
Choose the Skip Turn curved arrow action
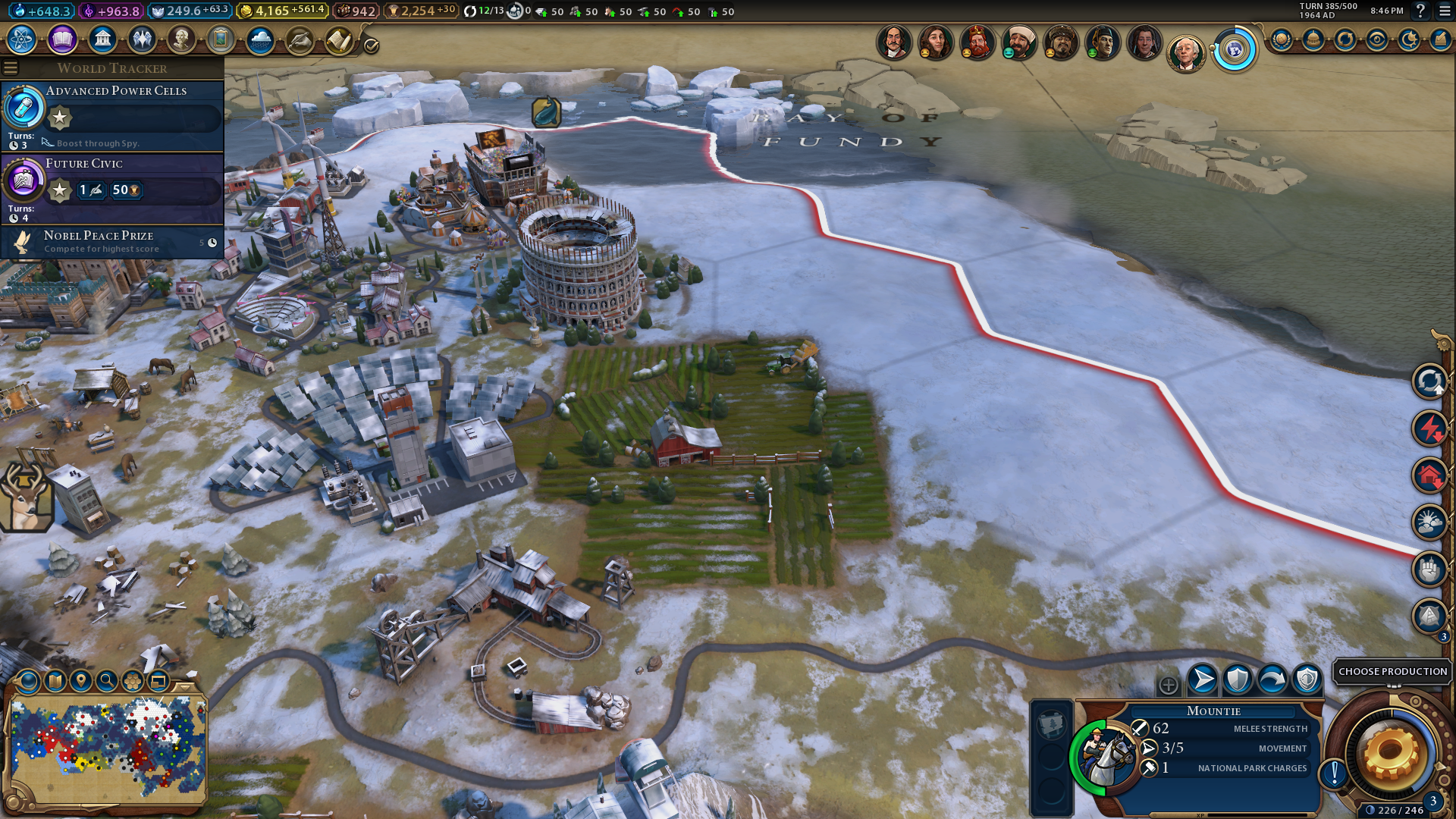(1272, 679)
